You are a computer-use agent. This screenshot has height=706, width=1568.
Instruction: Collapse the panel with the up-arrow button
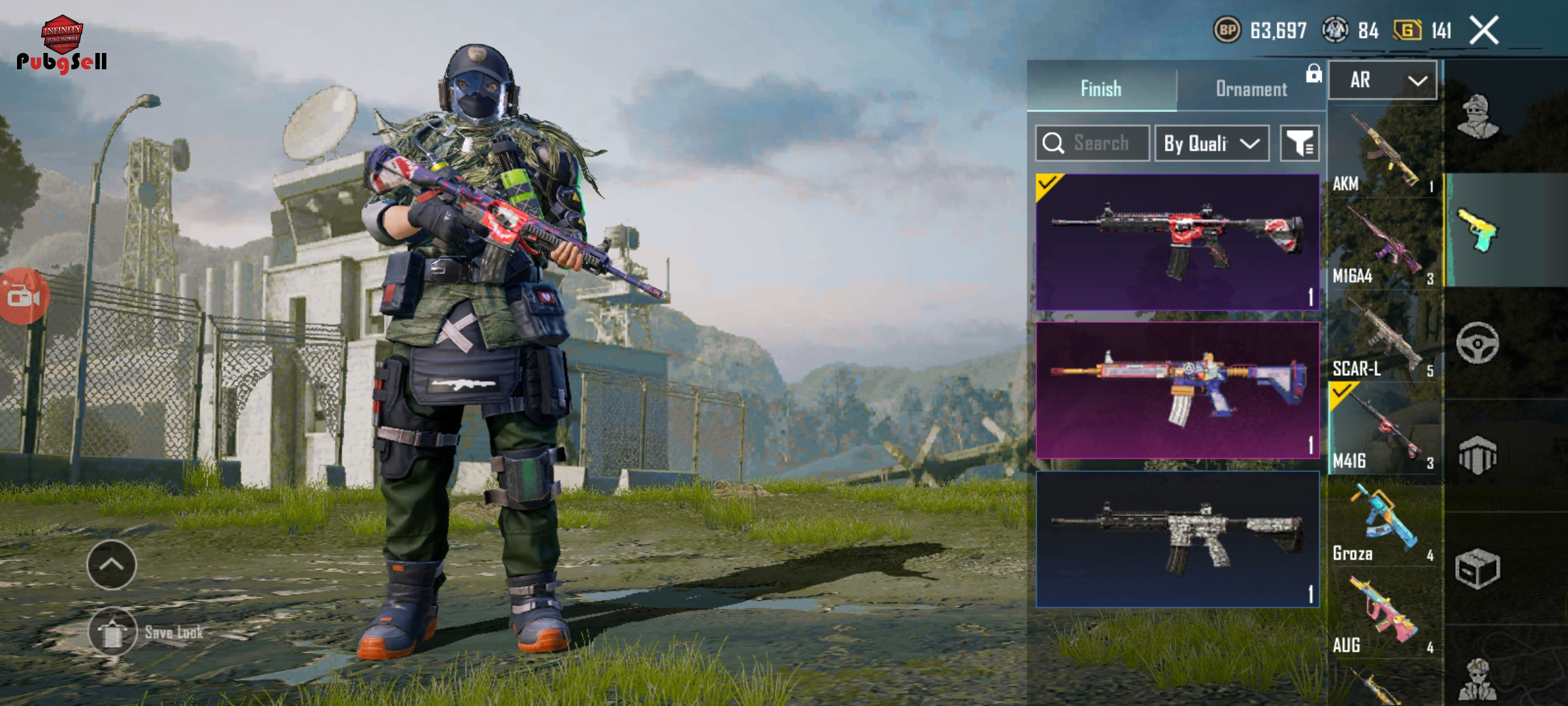111,565
